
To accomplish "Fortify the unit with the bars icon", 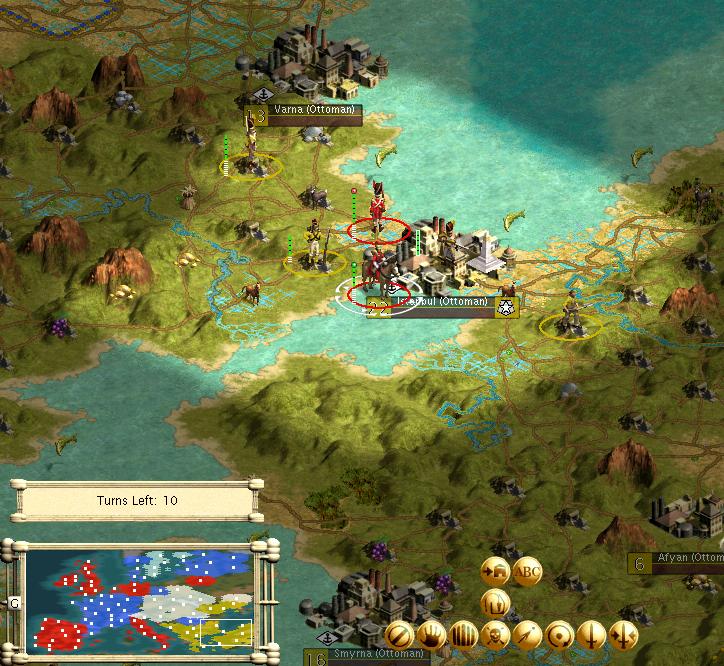I will (x=464, y=634).
